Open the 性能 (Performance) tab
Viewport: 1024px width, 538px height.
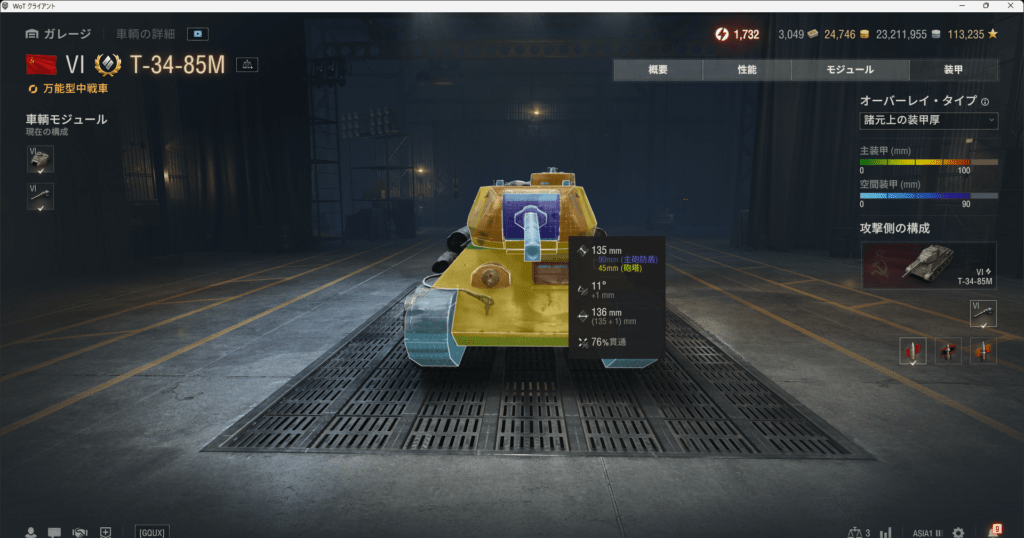tap(746, 70)
